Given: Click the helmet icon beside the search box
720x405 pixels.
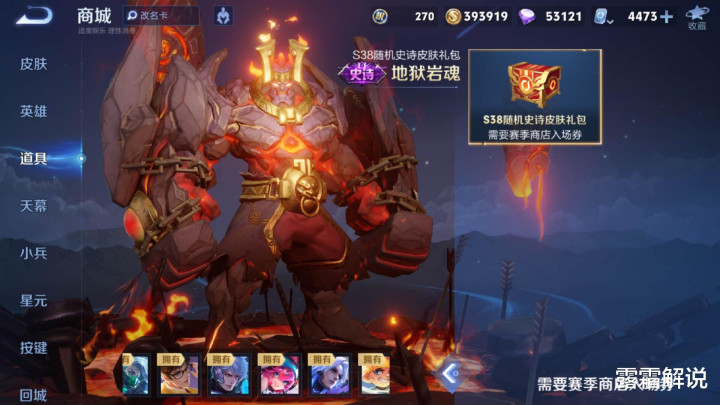Looking at the screenshot, I should (x=222, y=16).
